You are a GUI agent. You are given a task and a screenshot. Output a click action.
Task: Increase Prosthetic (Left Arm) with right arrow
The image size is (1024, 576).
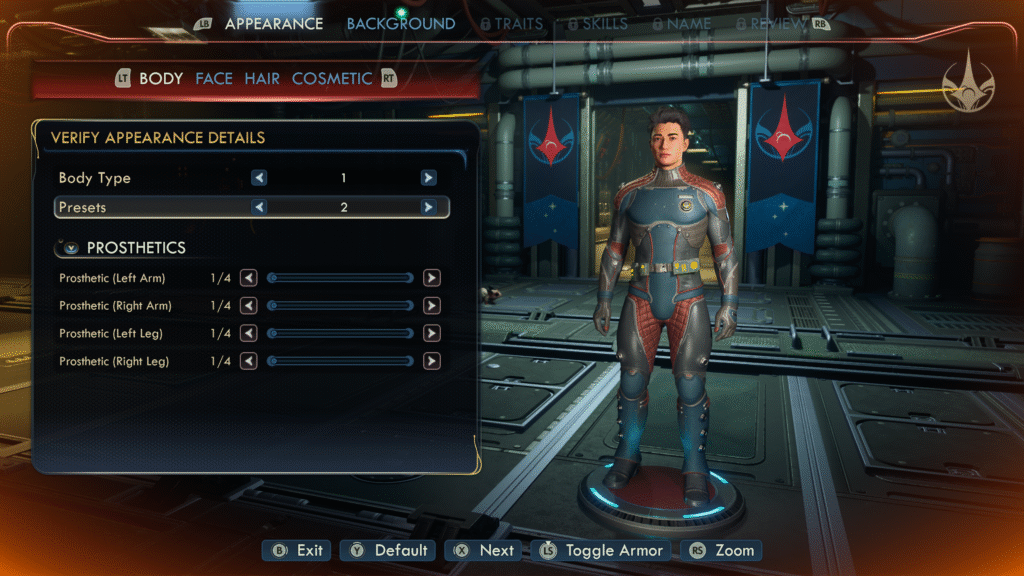pos(432,278)
